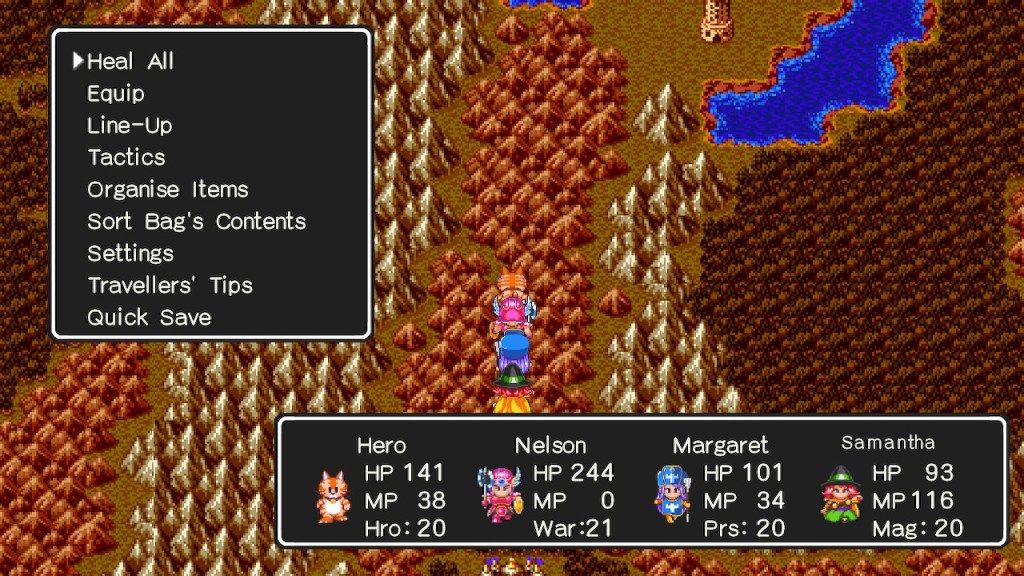Choose Sort Bag's Contents

coord(196,222)
